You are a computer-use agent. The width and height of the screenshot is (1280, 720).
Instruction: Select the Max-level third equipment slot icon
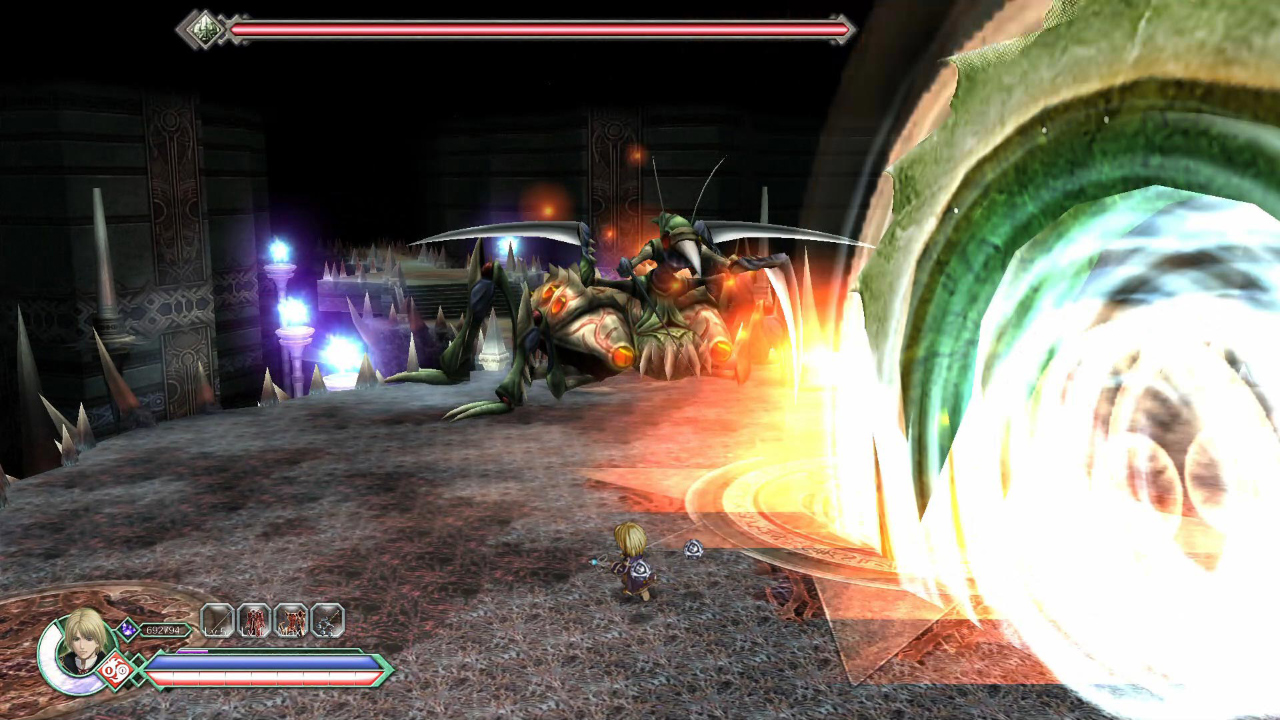click(292, 619)
